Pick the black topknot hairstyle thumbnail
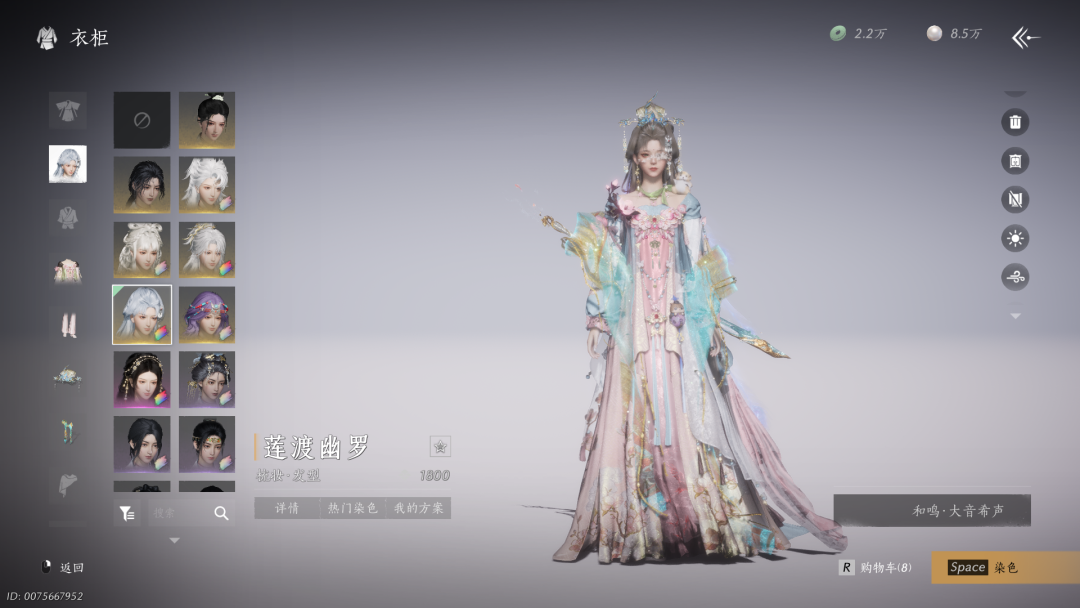Screen dimensions: 1080x608 (x=207, y=120)
